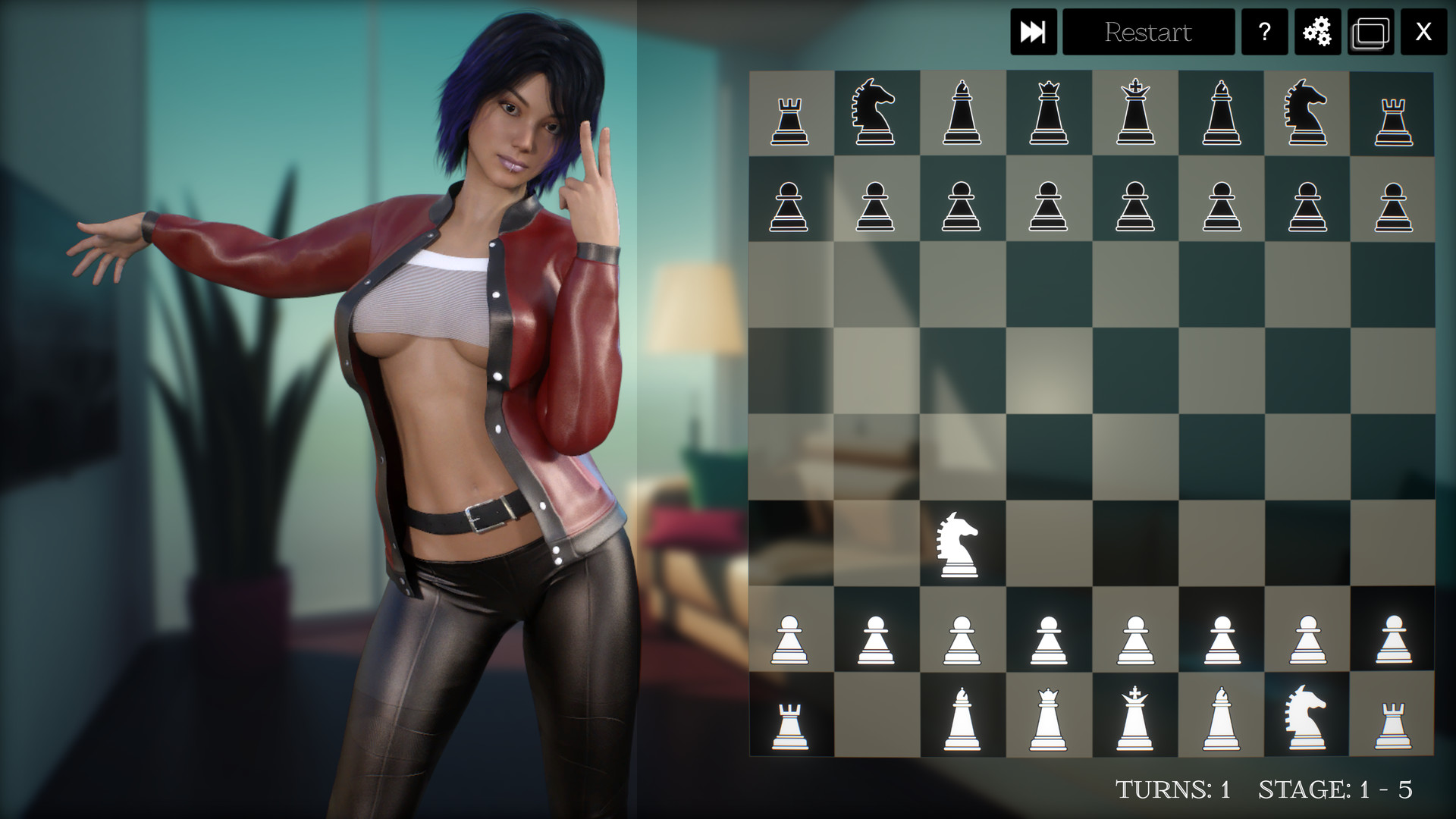
Task: Select the black queen piece
Action: pyautogui.click(x=1049, y=114)
